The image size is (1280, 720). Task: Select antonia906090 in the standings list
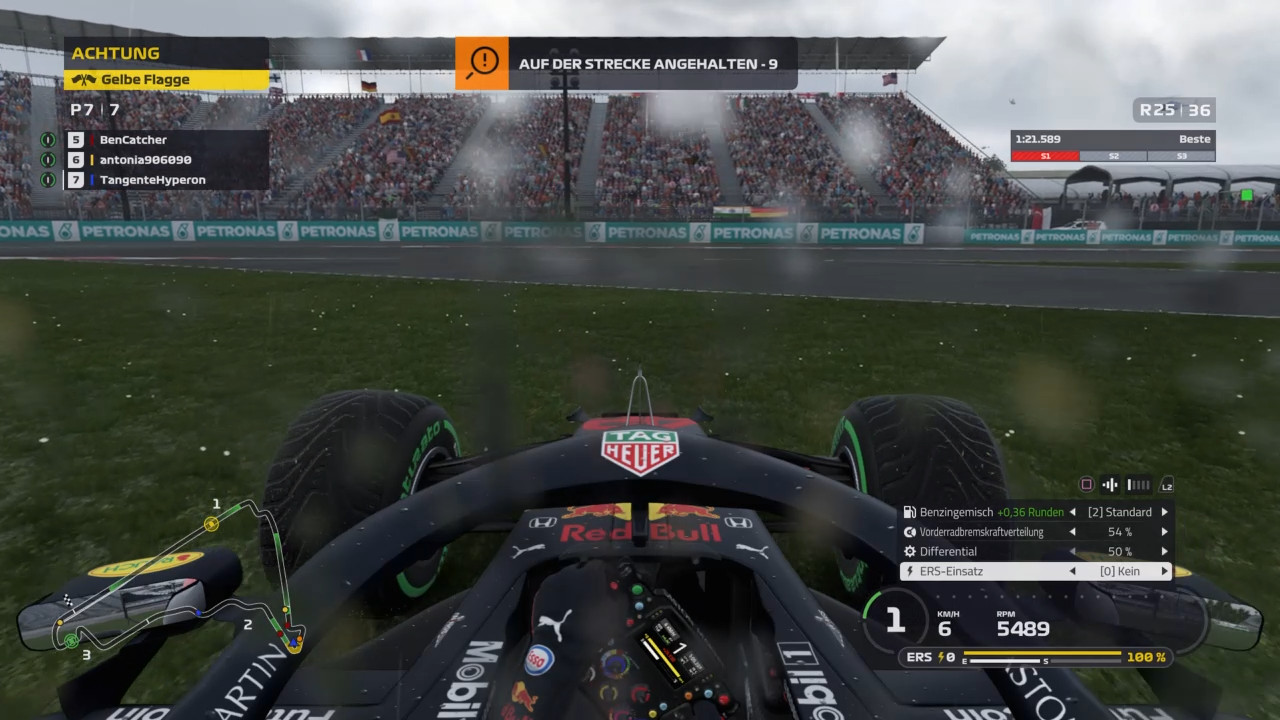click(145, 160)
